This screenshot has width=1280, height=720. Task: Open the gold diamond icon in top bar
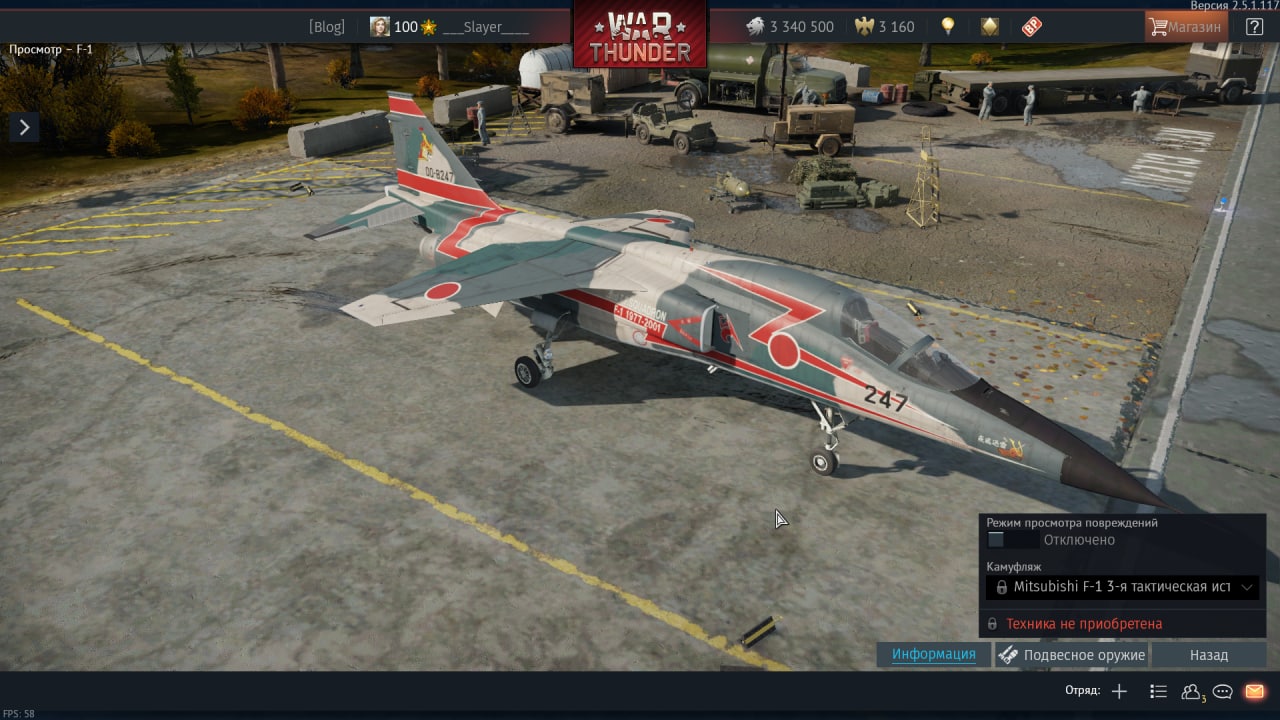click(x=989, y=27)
